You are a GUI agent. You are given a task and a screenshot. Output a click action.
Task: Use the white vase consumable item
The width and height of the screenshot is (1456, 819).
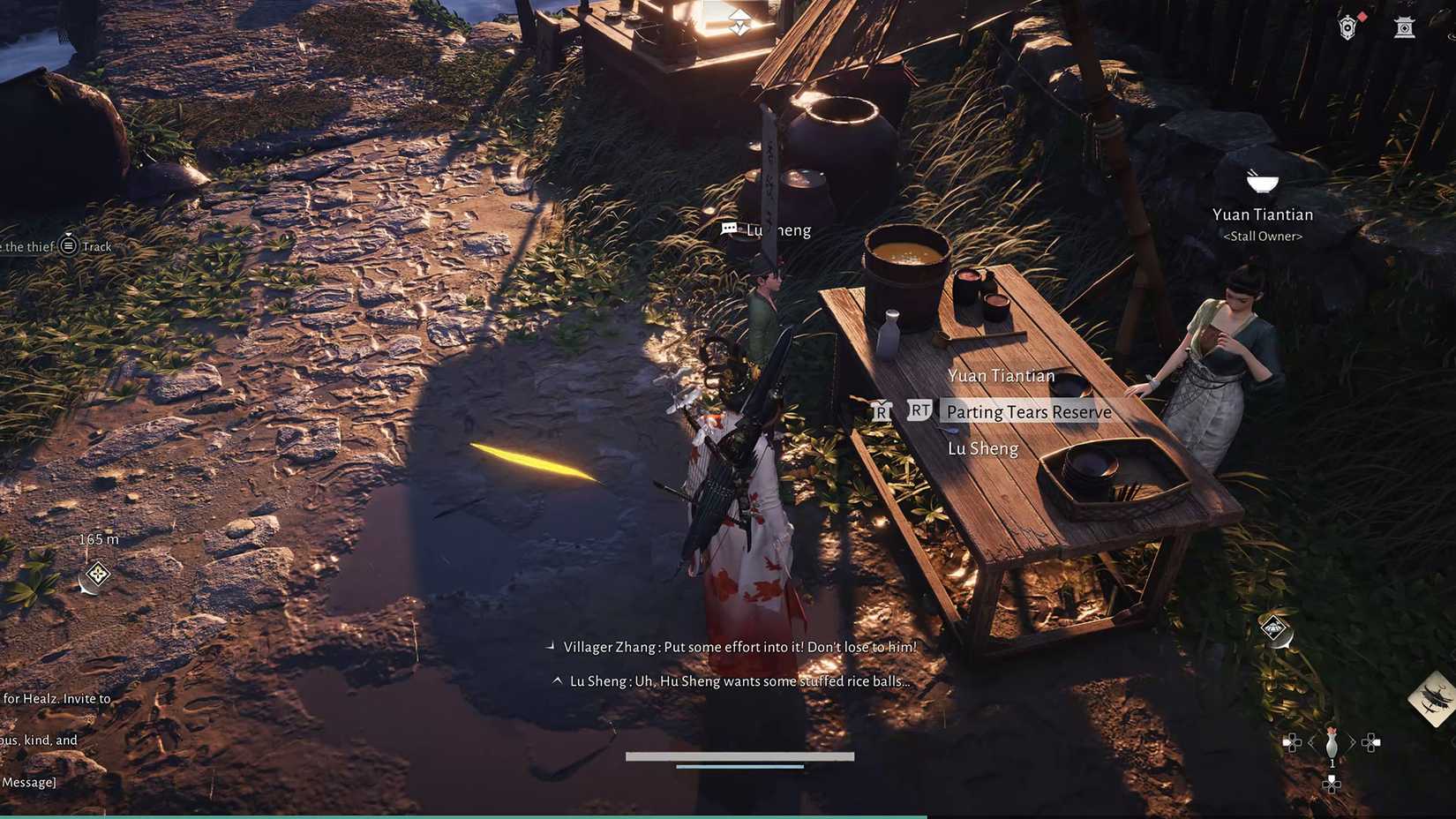pyautogui.click(x=1332, y=743)
